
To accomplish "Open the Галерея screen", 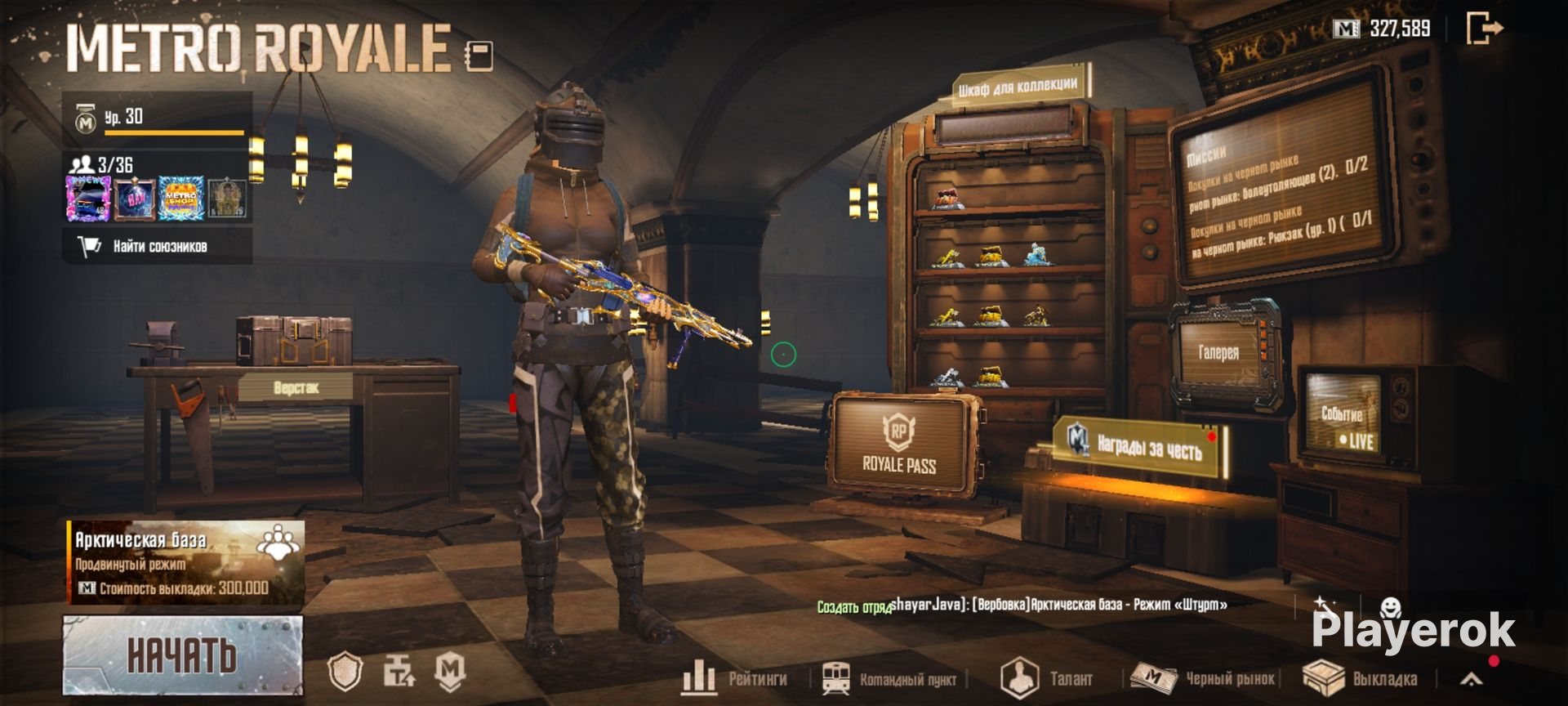I will click(1218, 352).
